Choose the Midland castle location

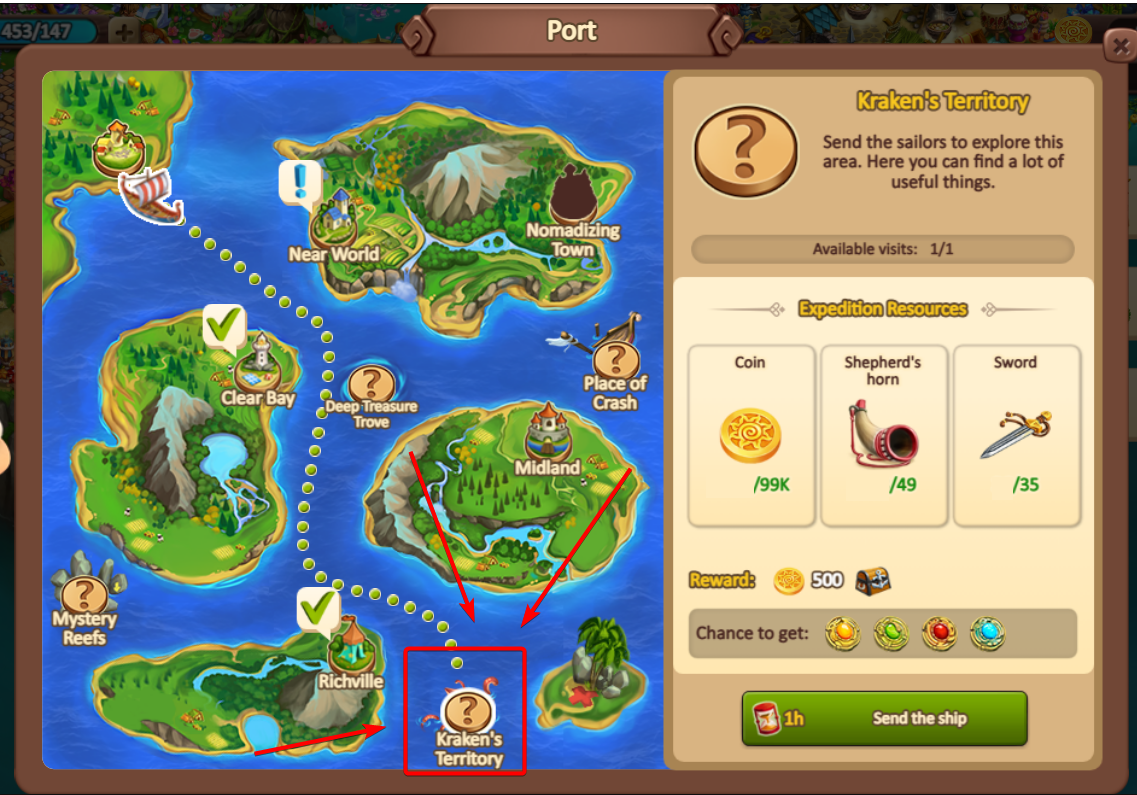coord(547,430)
